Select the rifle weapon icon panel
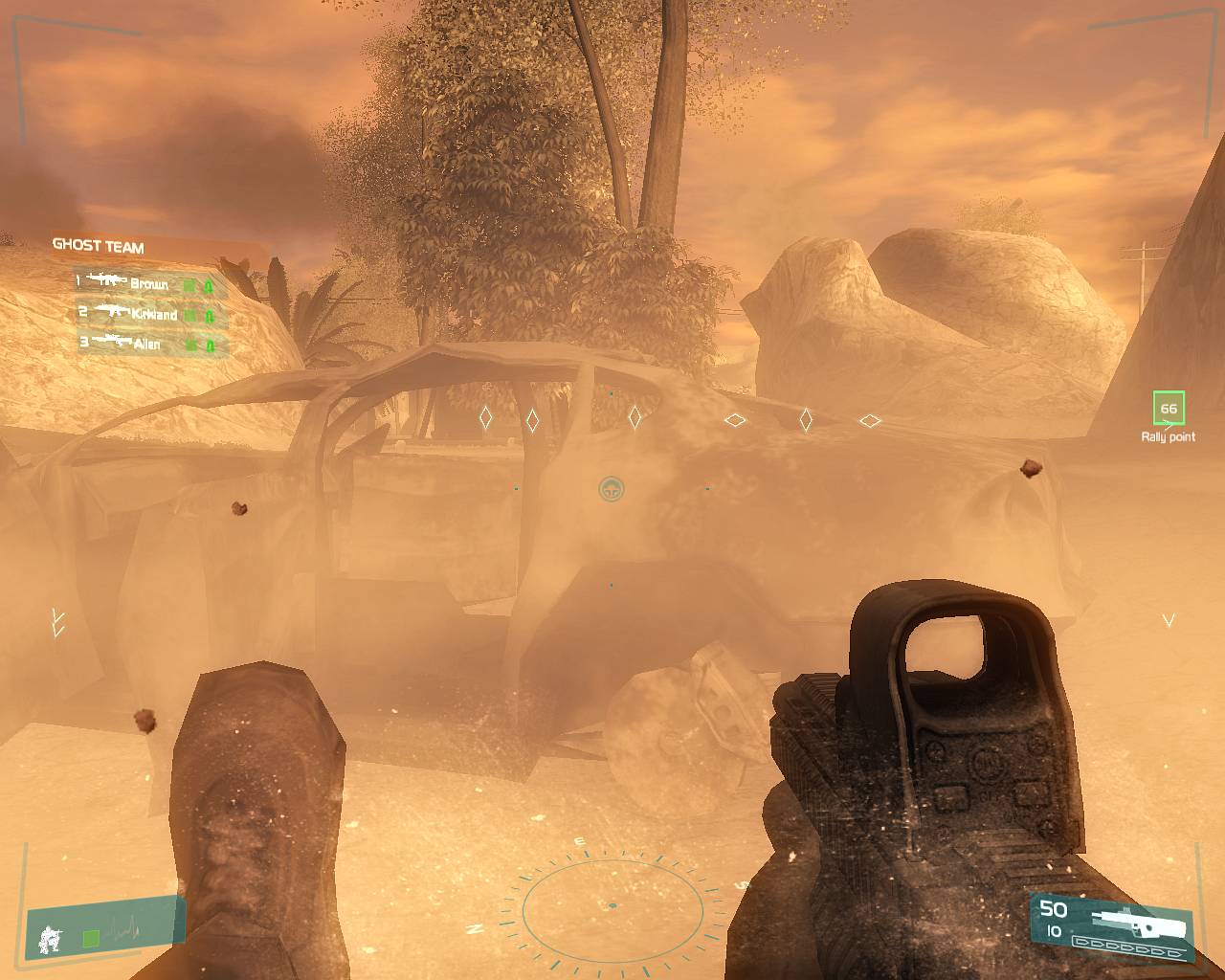 coord(1140,923)
